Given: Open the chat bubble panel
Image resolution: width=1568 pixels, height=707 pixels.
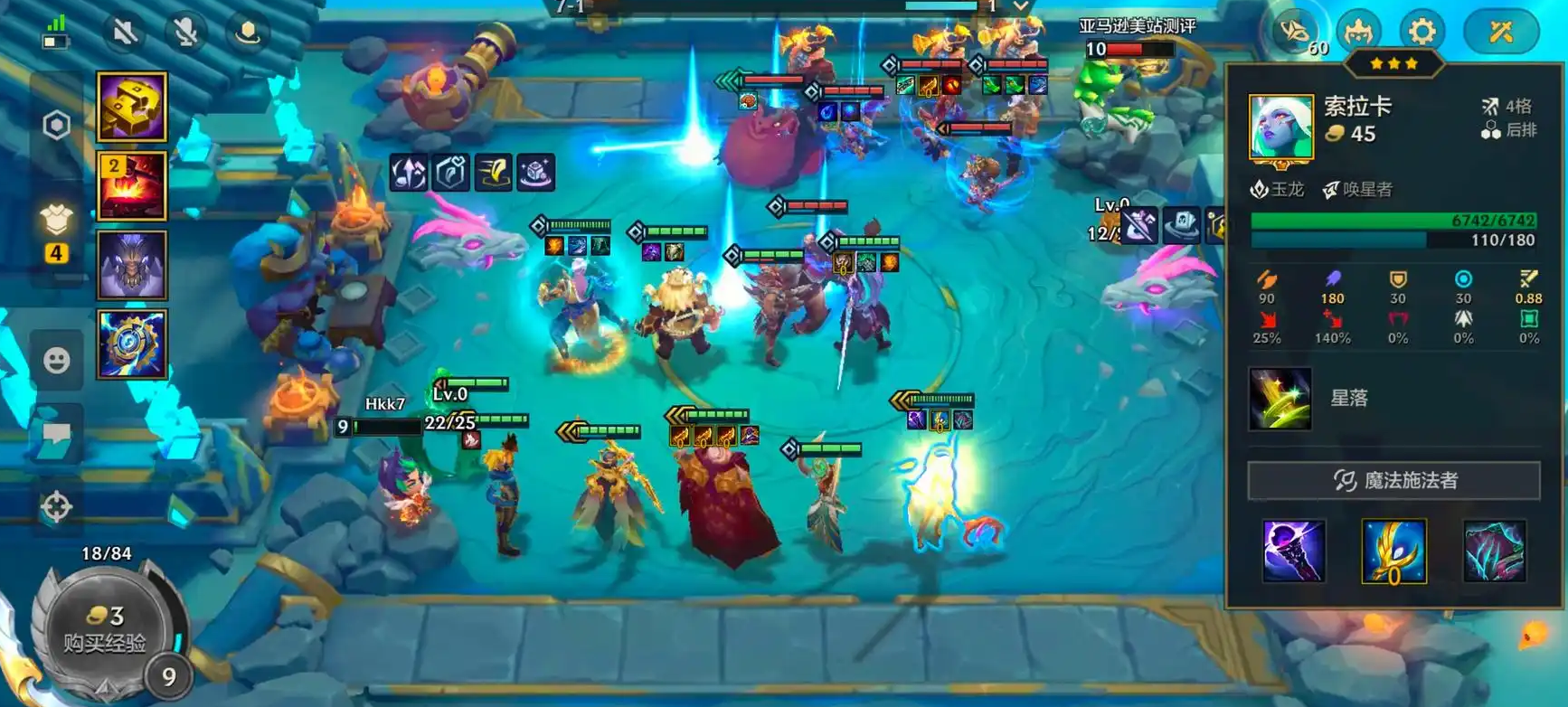Looking at the screenshot, I should 57,435.
